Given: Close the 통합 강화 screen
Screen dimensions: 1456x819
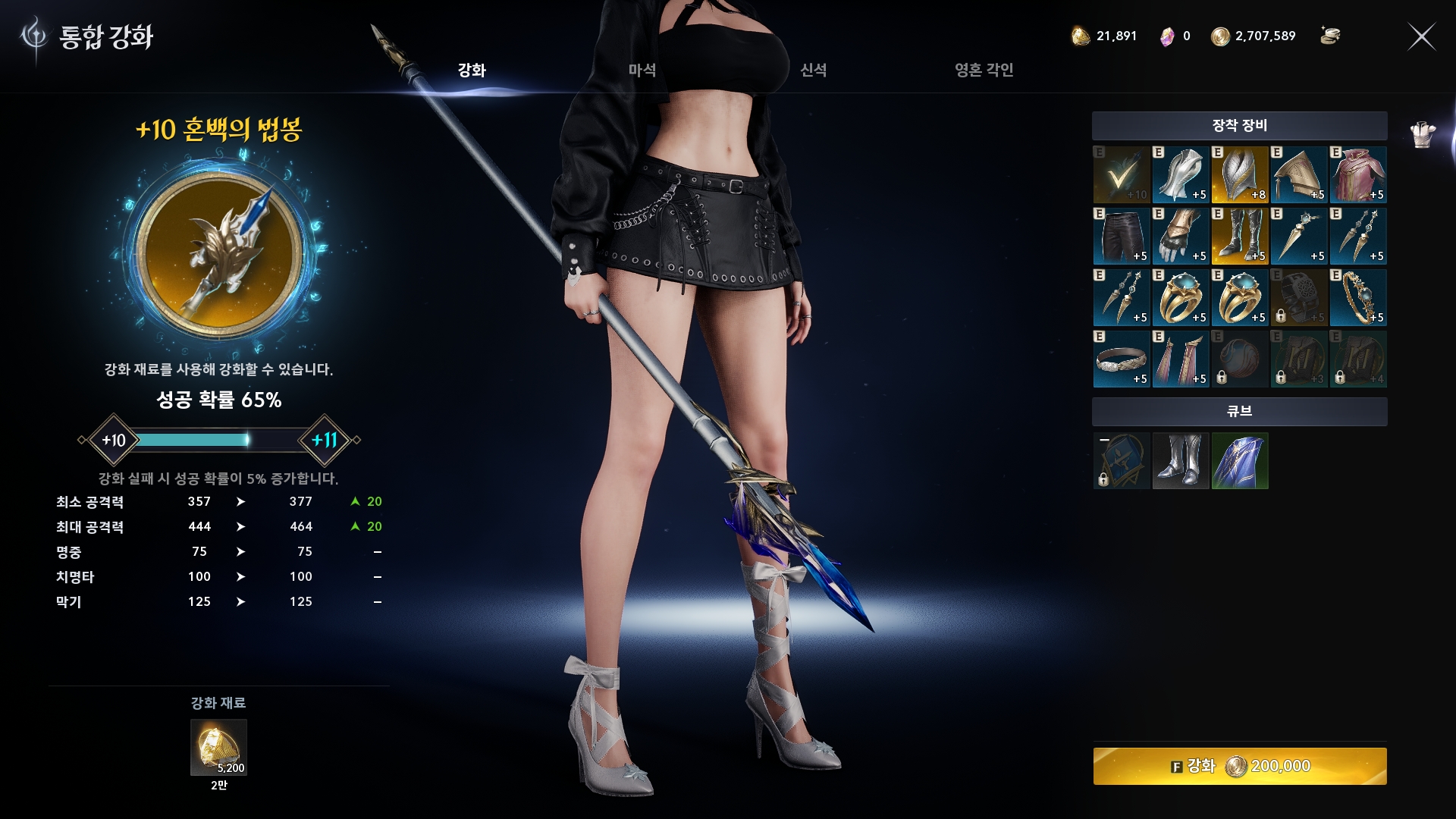Looking at the screenshot, I should (x=1421, y=36).
